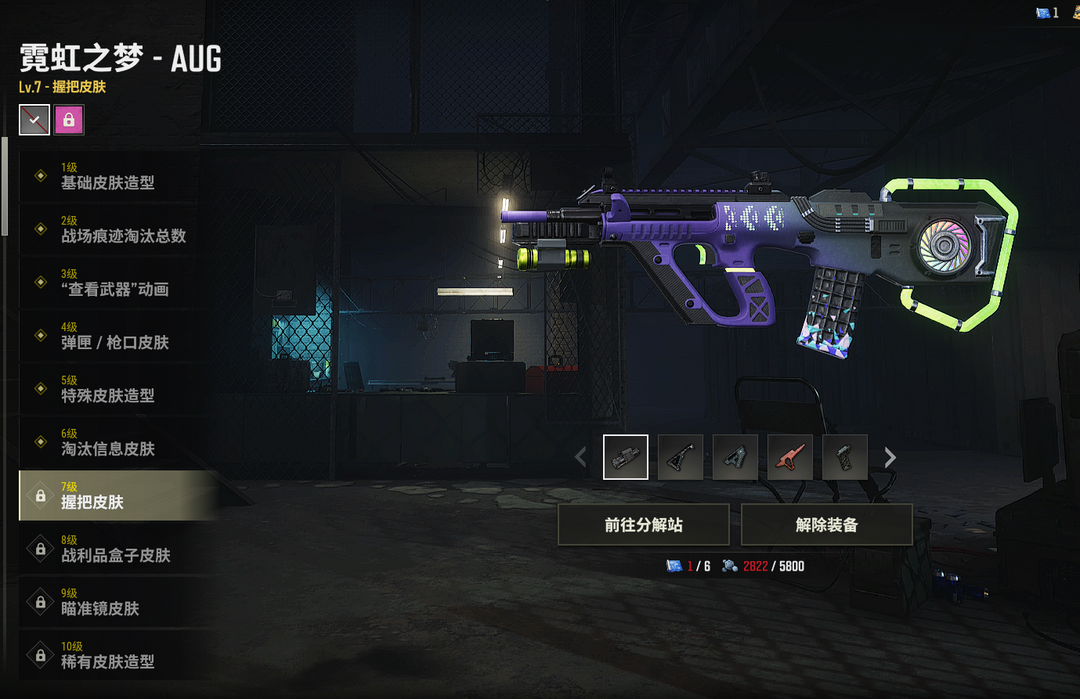Select the gray swatch with red slash
Screen dimensions: 1080x699
34,120
